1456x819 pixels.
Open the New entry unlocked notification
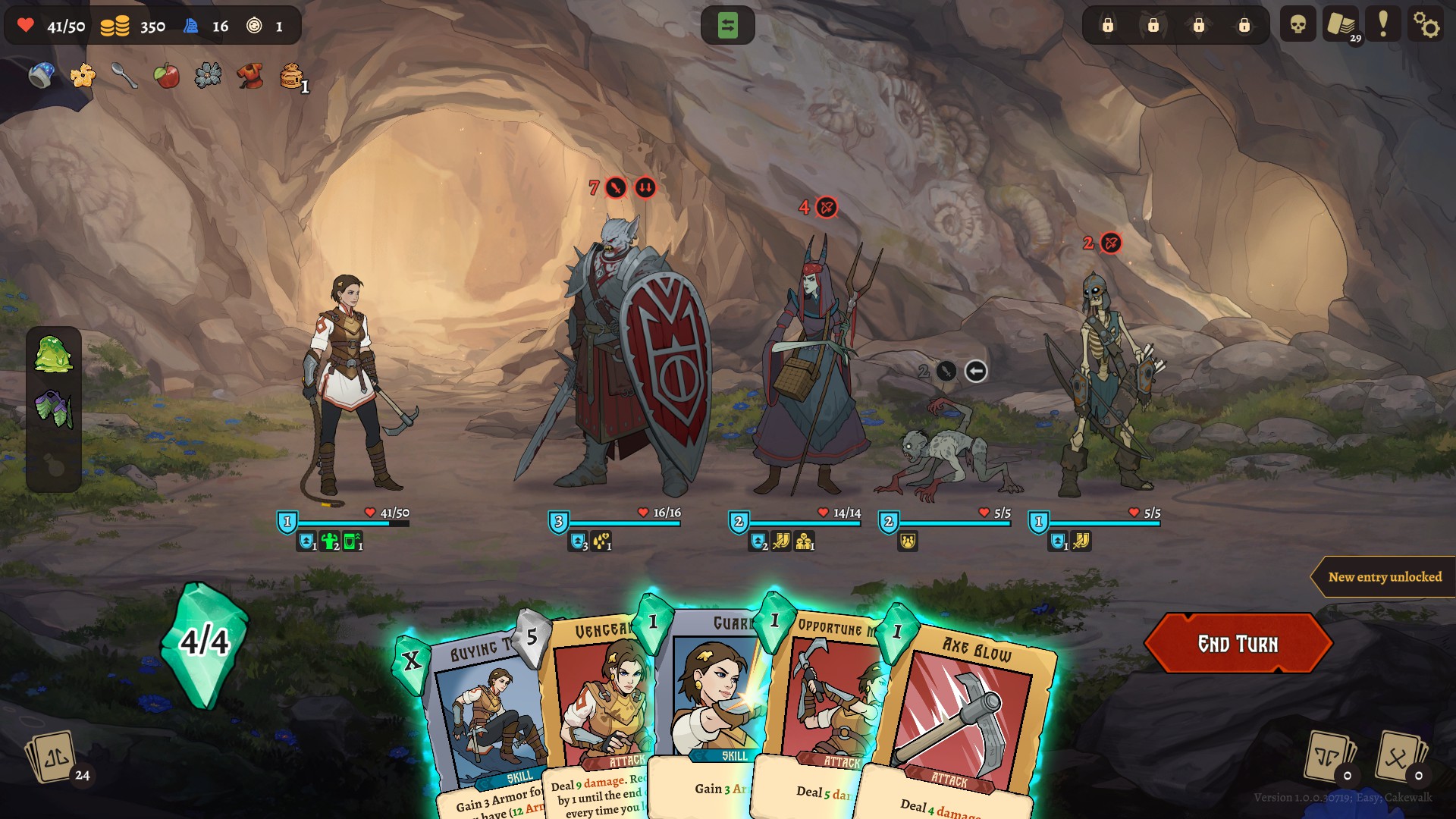1384,577
